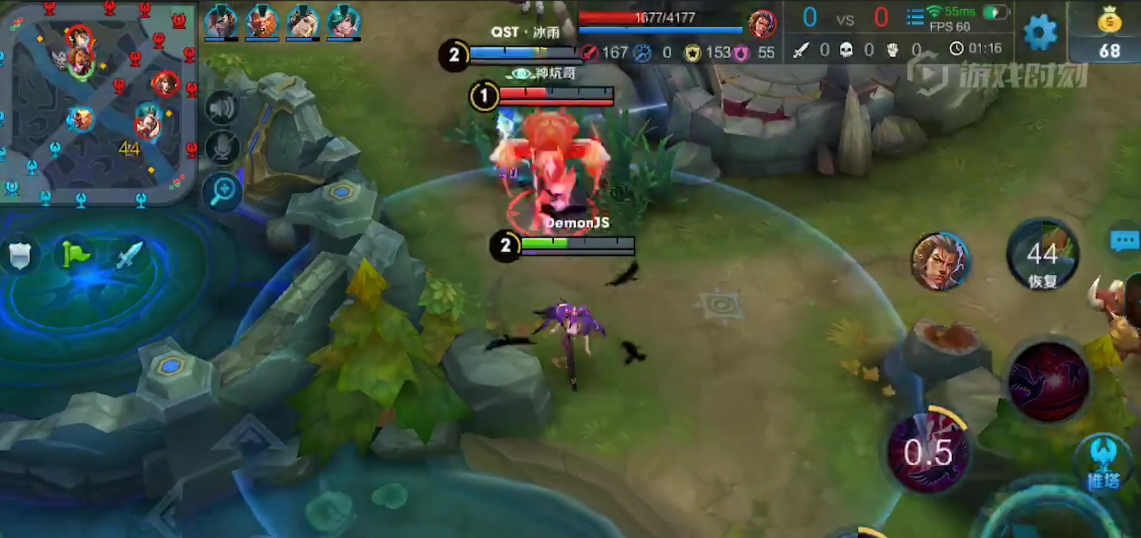Select the last teammate portrait in the top row

(343, 22)
